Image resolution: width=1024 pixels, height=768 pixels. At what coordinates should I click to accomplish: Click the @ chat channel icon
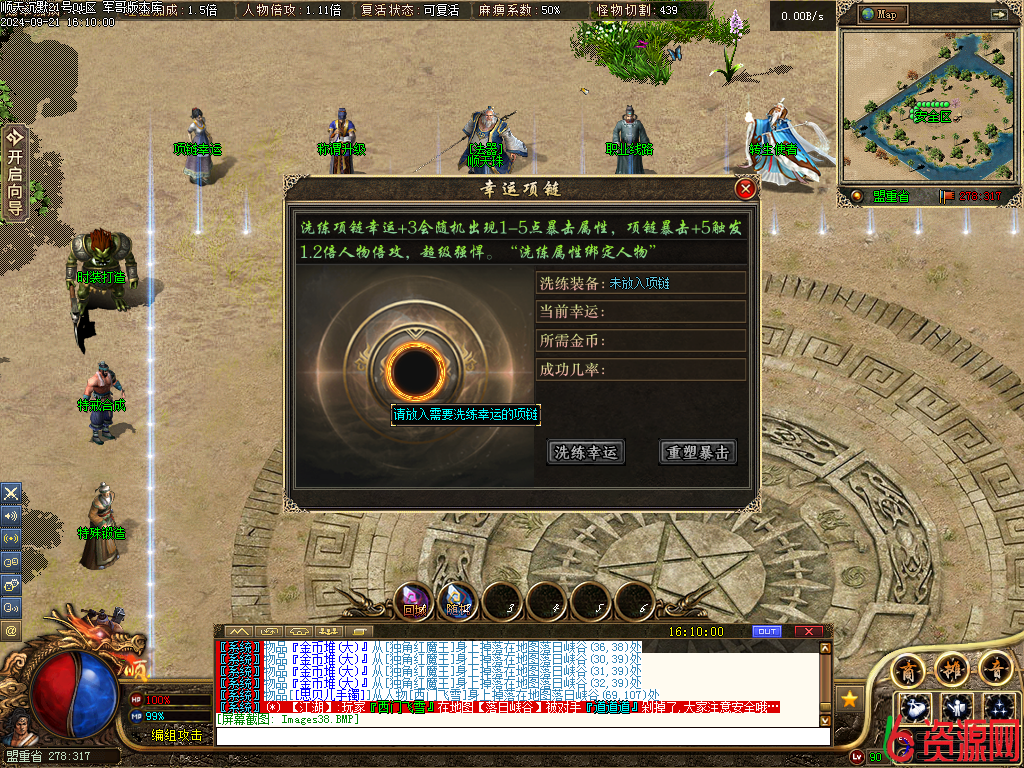12,631
